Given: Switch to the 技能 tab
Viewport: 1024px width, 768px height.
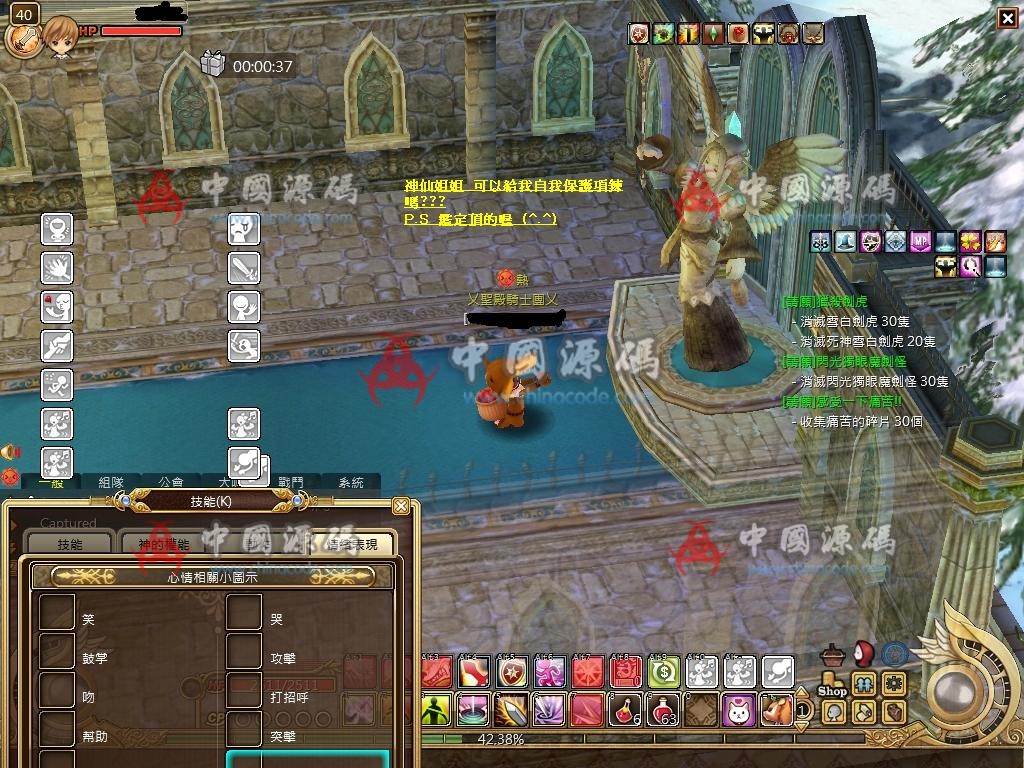Looking at the screenshot, I should coord(69,544).
